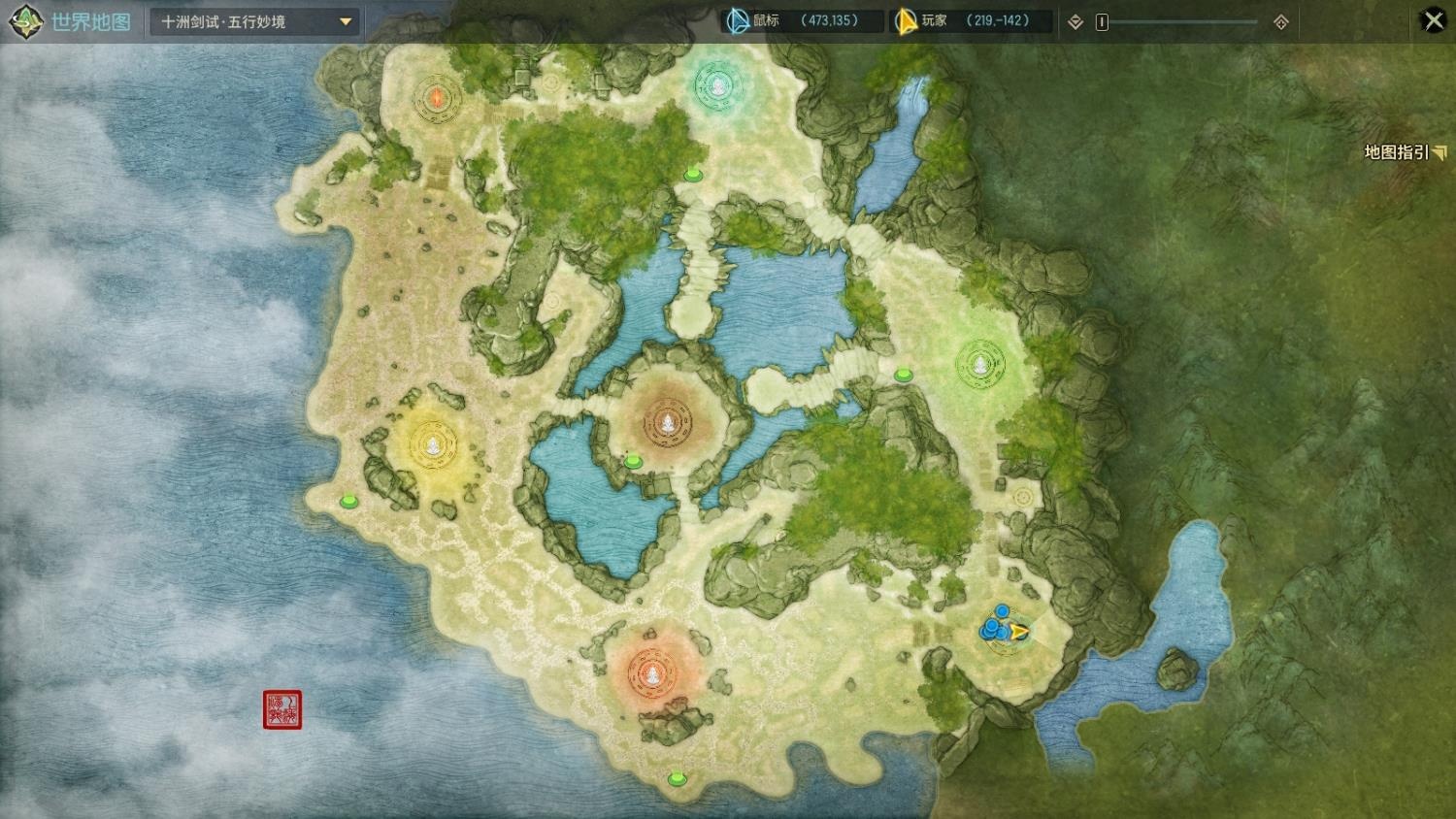Open the 地图指引 map guide
The image size is (1456, 819).
coord(1404,152)
